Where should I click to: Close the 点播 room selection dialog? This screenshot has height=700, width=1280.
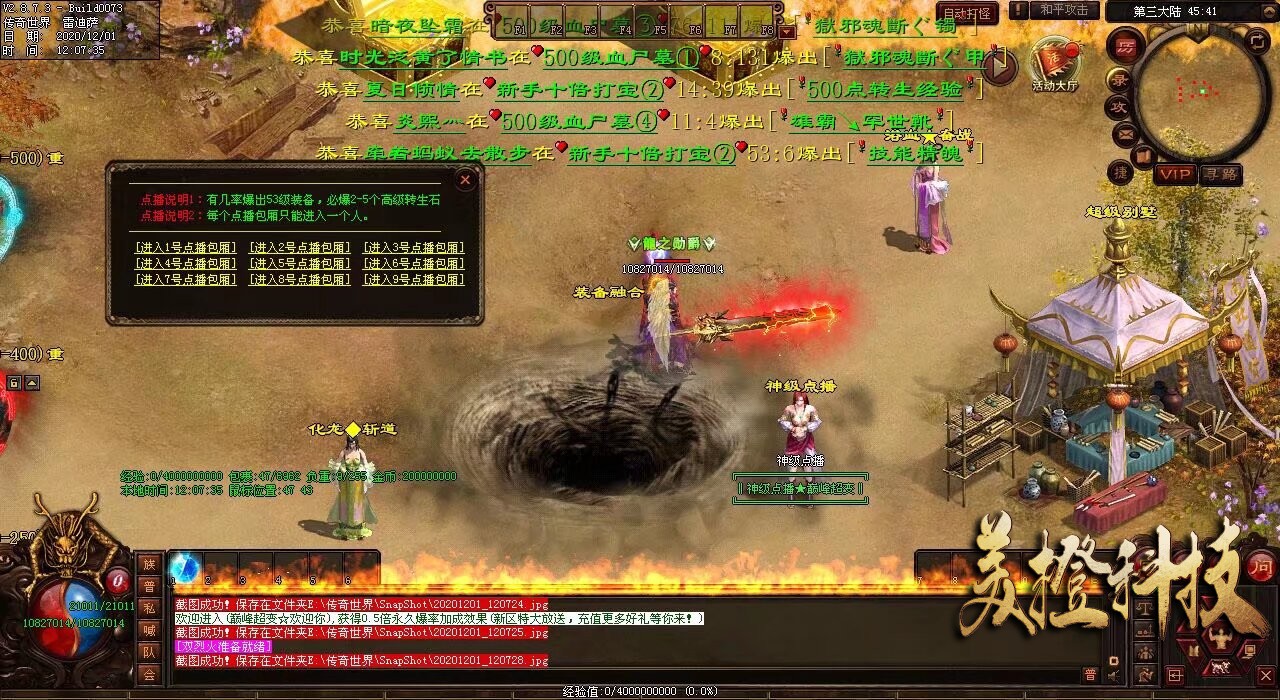point(465,181)
